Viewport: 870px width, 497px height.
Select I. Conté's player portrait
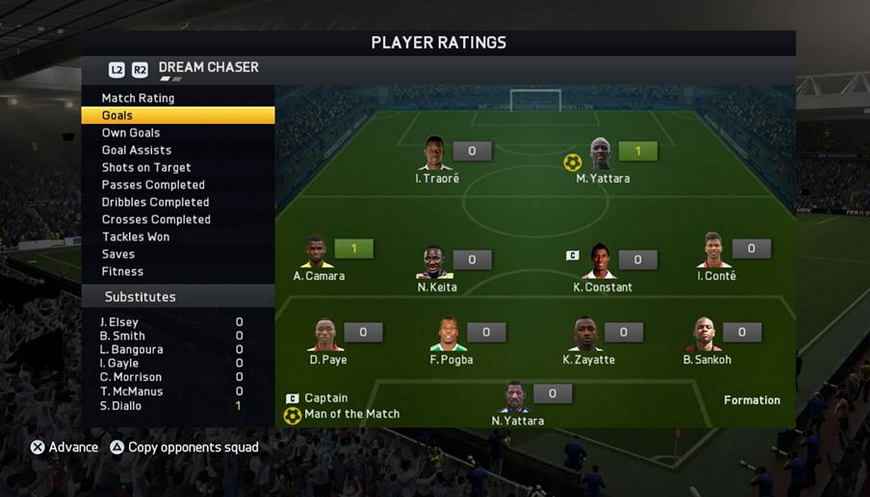click(x=714, y=251)
